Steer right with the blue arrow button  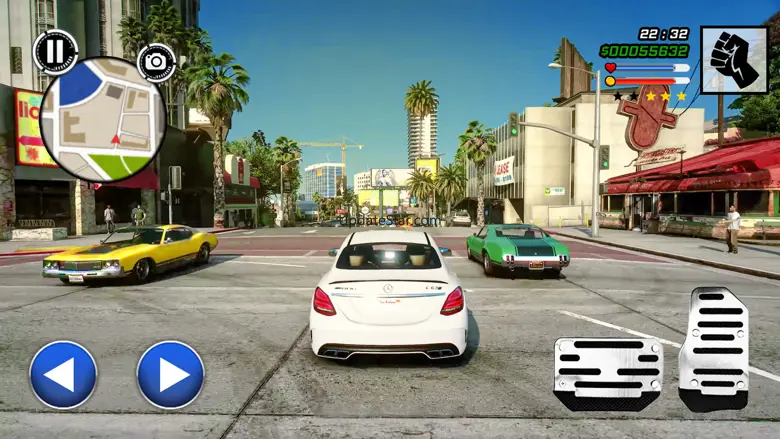tap(170, 374)
